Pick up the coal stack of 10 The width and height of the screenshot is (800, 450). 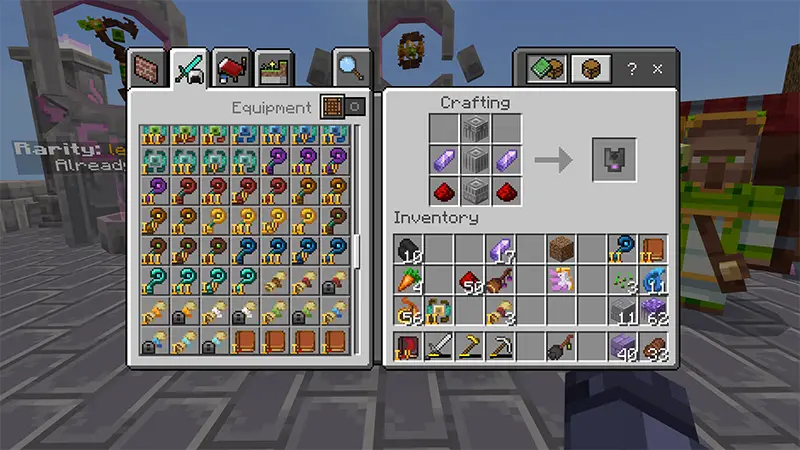click(409, 249)
